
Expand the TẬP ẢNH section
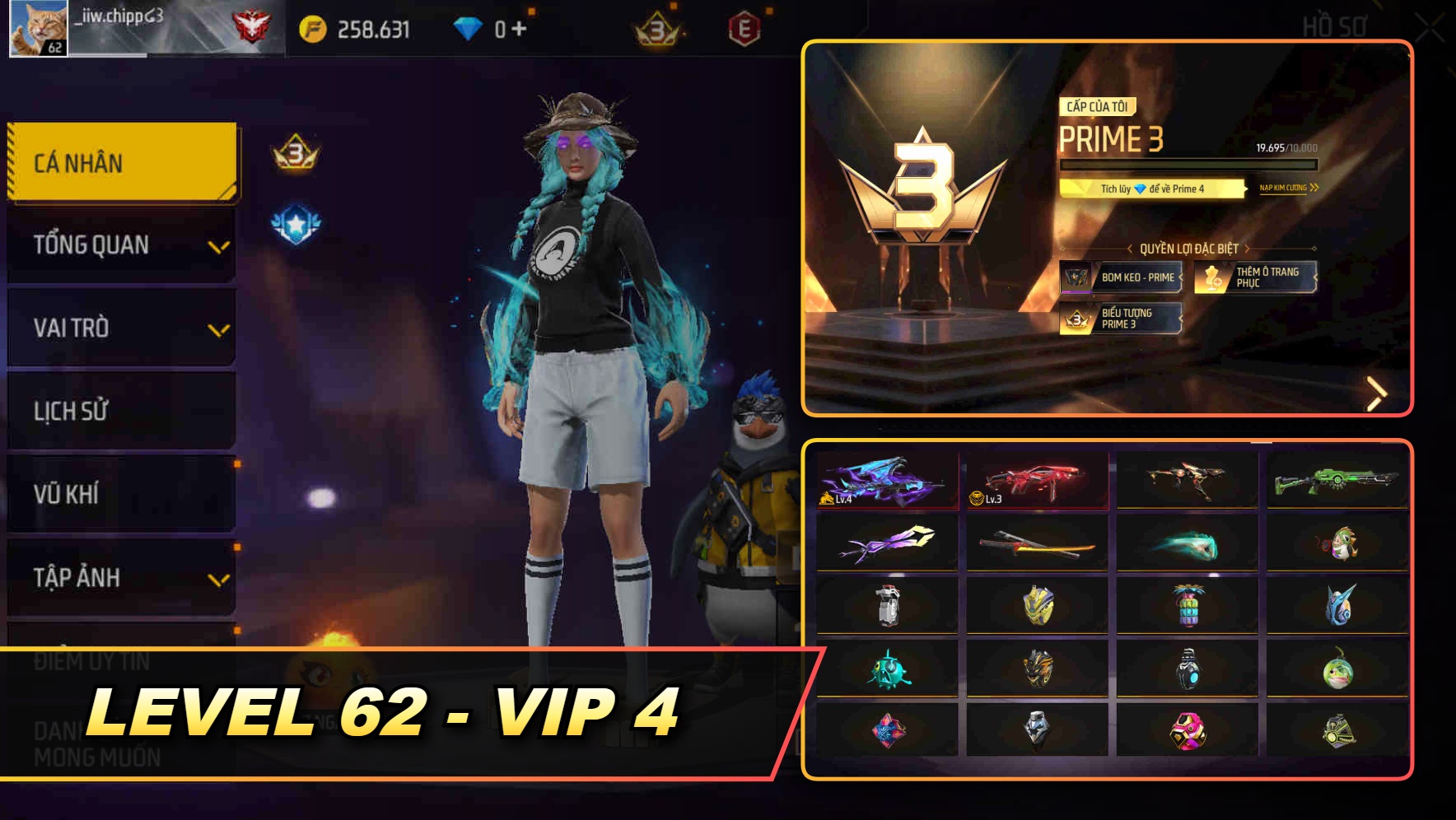pyautogui.click(x=119, y=577)
